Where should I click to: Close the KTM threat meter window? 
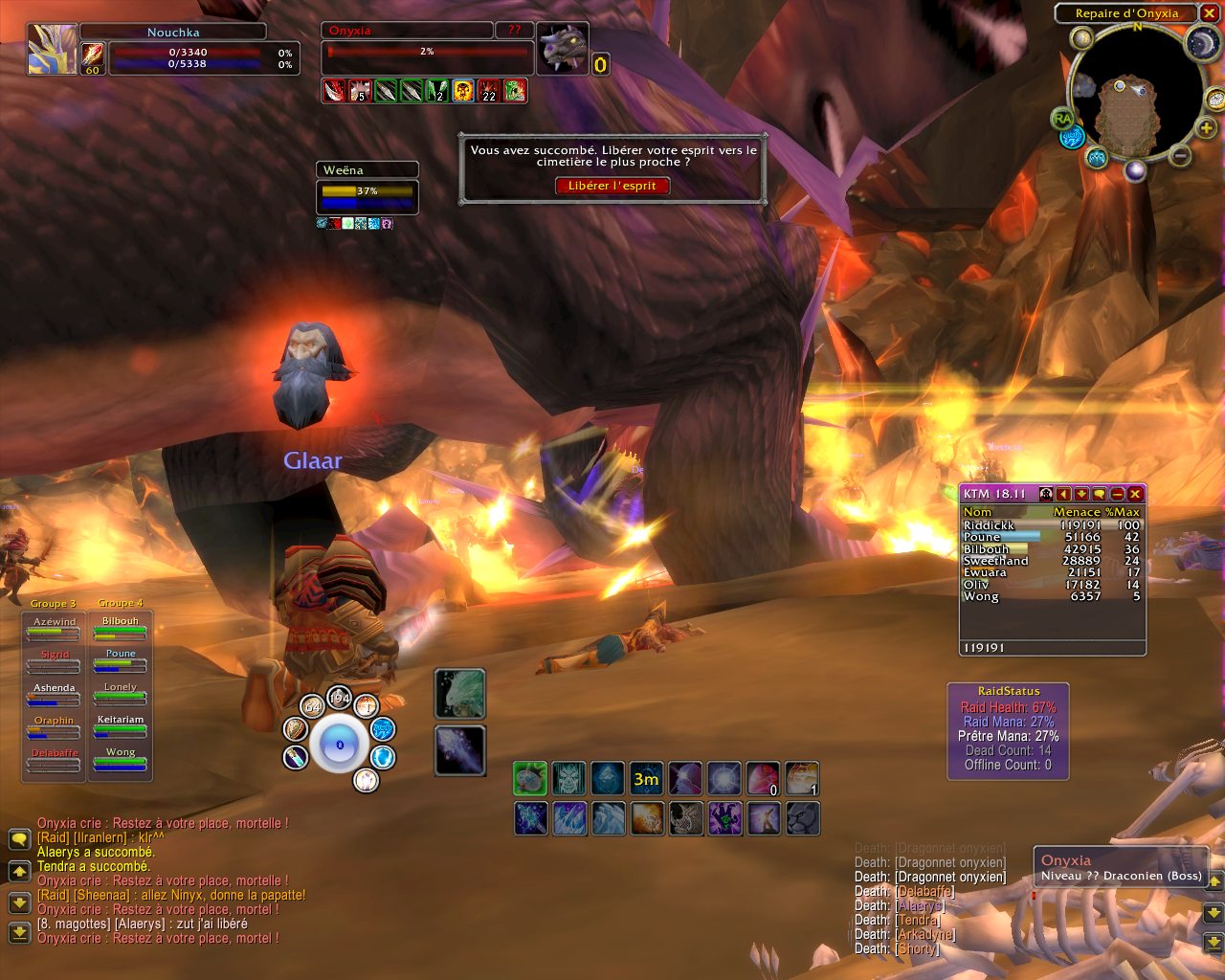(1135, 494)
